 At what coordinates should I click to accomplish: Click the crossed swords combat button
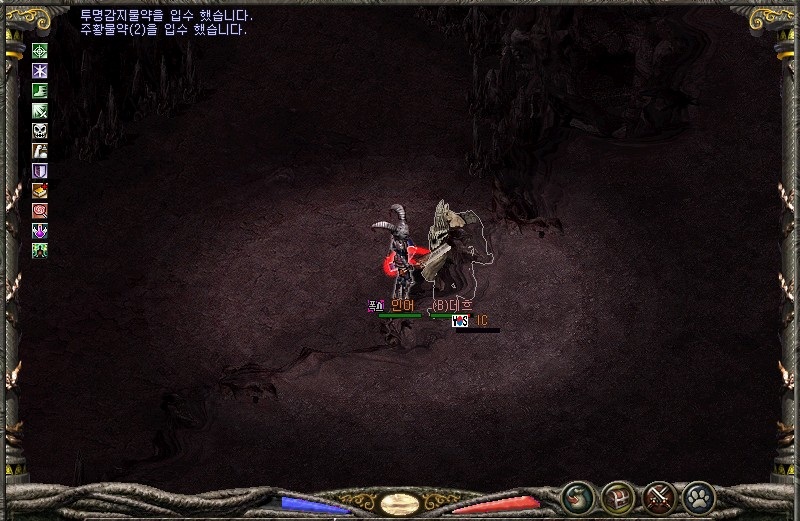pos(658,497)
